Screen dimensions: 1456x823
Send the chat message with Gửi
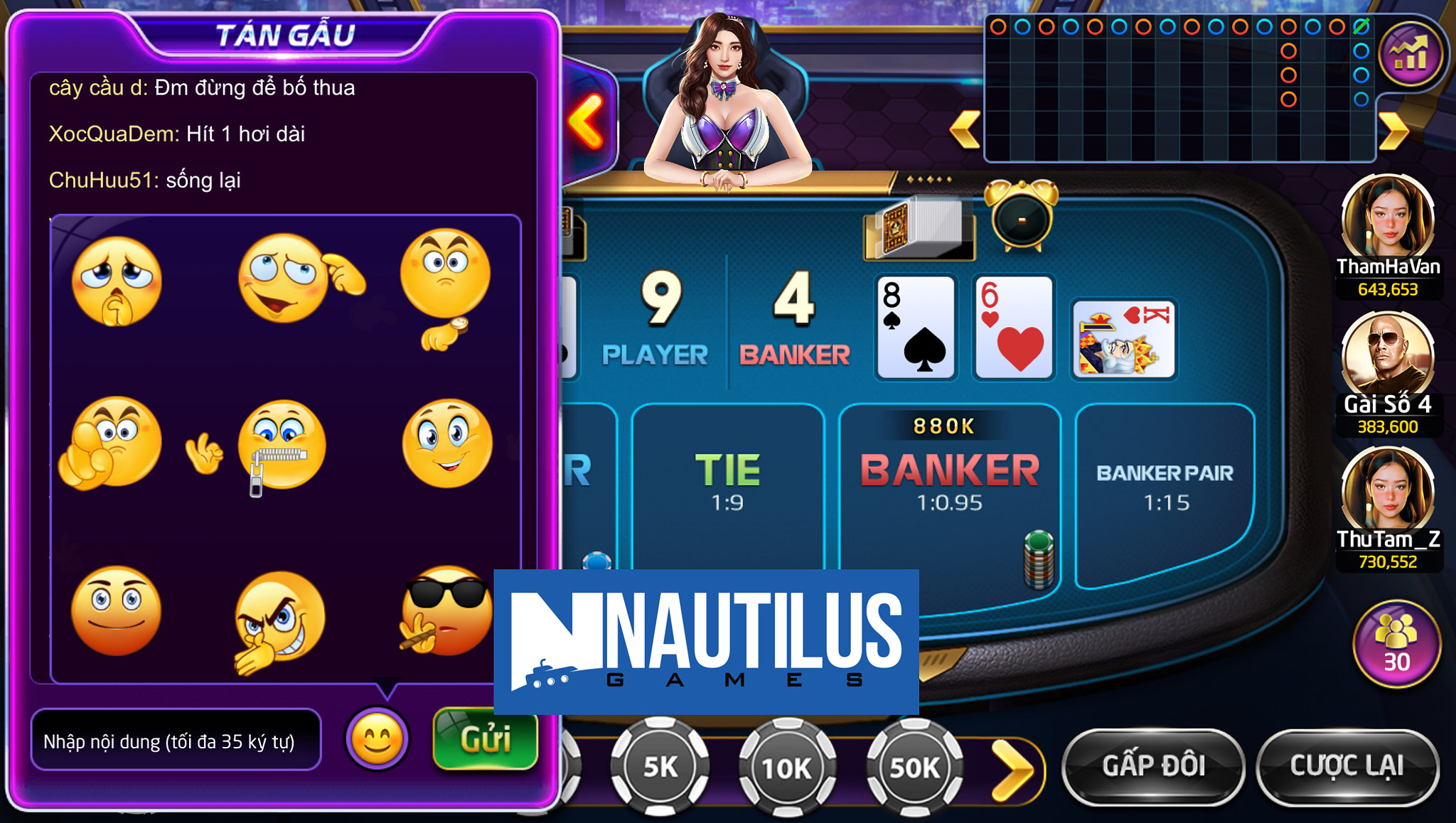(x=485, y=739)
